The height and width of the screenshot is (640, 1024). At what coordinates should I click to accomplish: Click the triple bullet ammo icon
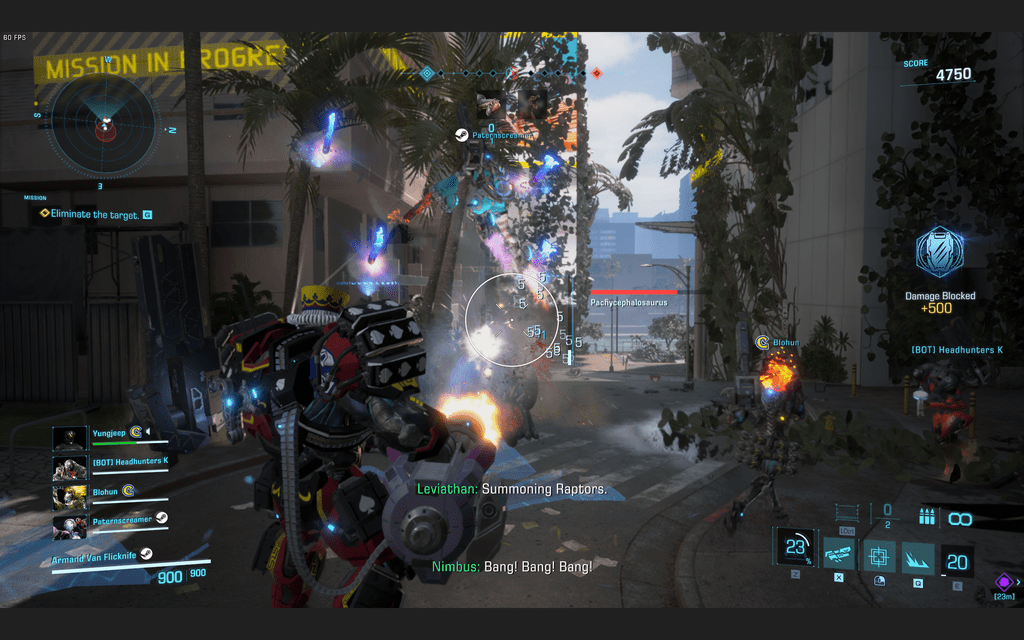(926, 518)
